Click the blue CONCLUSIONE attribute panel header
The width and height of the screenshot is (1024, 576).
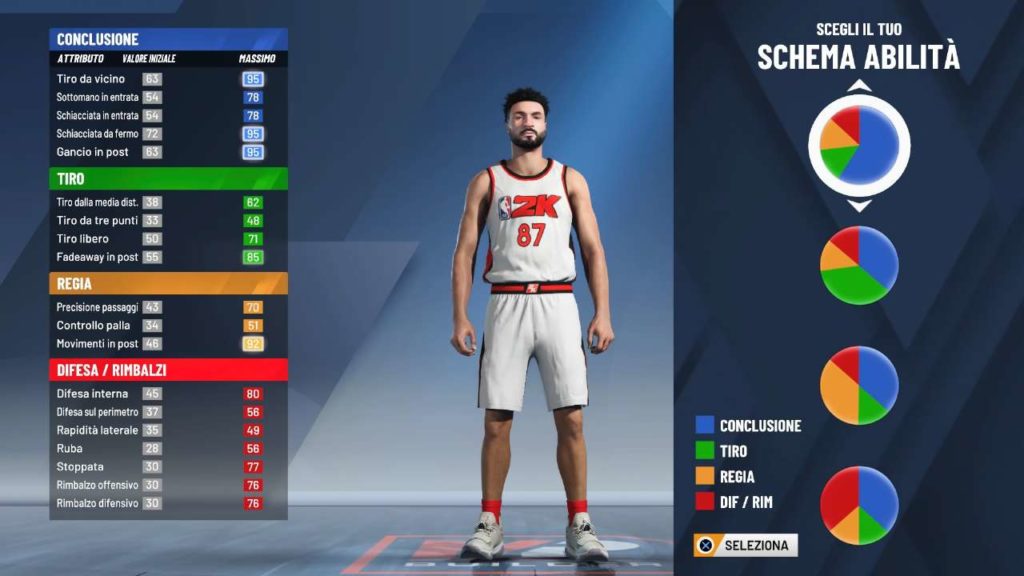tap(168, 39)
